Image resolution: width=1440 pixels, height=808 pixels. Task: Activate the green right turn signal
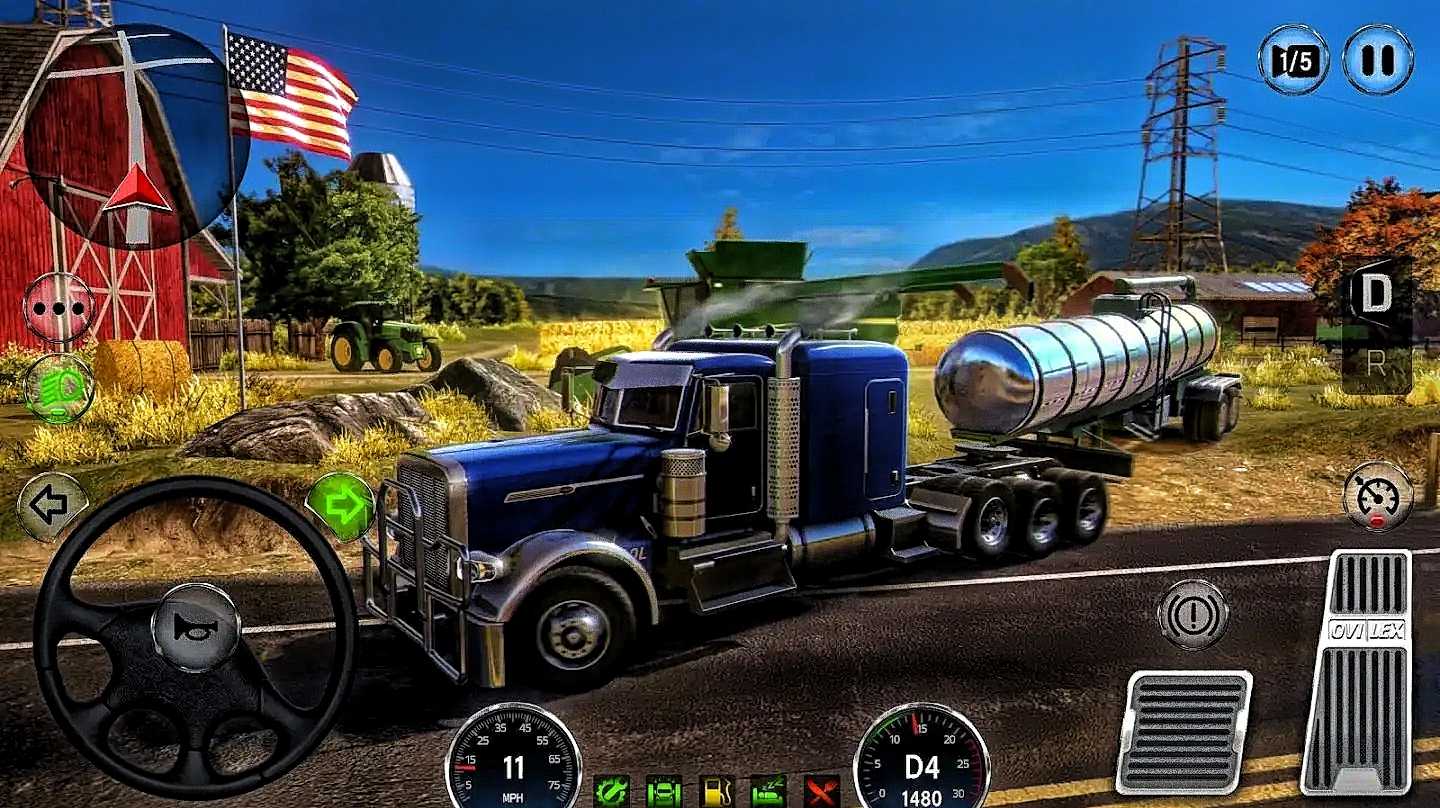[340, 506]
